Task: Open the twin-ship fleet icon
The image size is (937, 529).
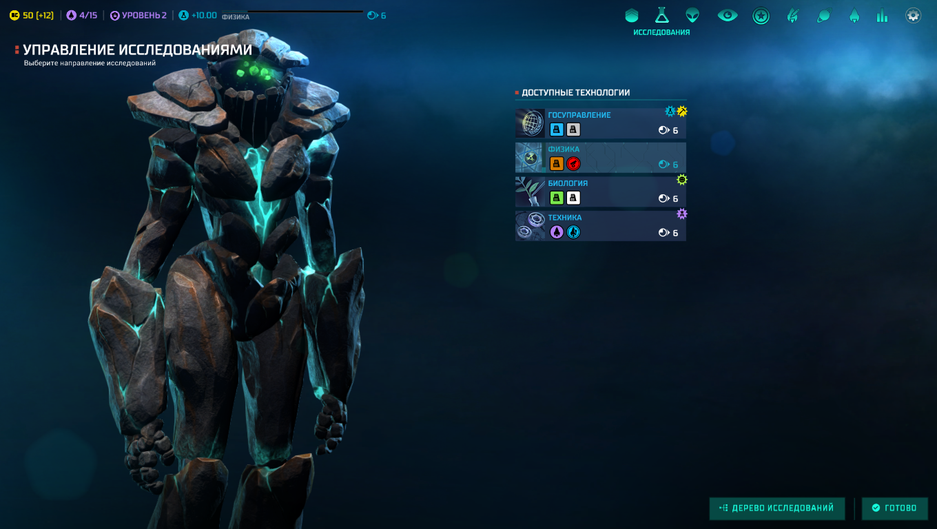Action: (793, 16)
